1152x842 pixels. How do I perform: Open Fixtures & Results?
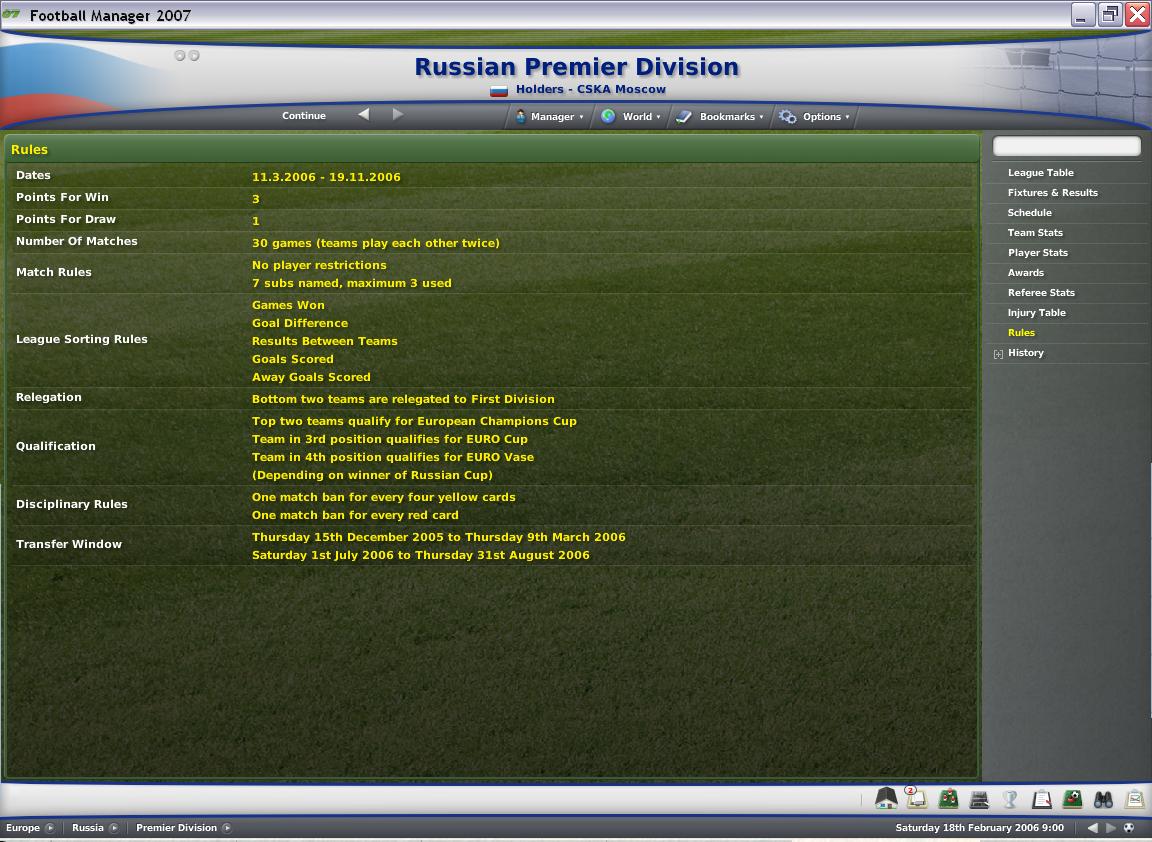point(1052,193)
